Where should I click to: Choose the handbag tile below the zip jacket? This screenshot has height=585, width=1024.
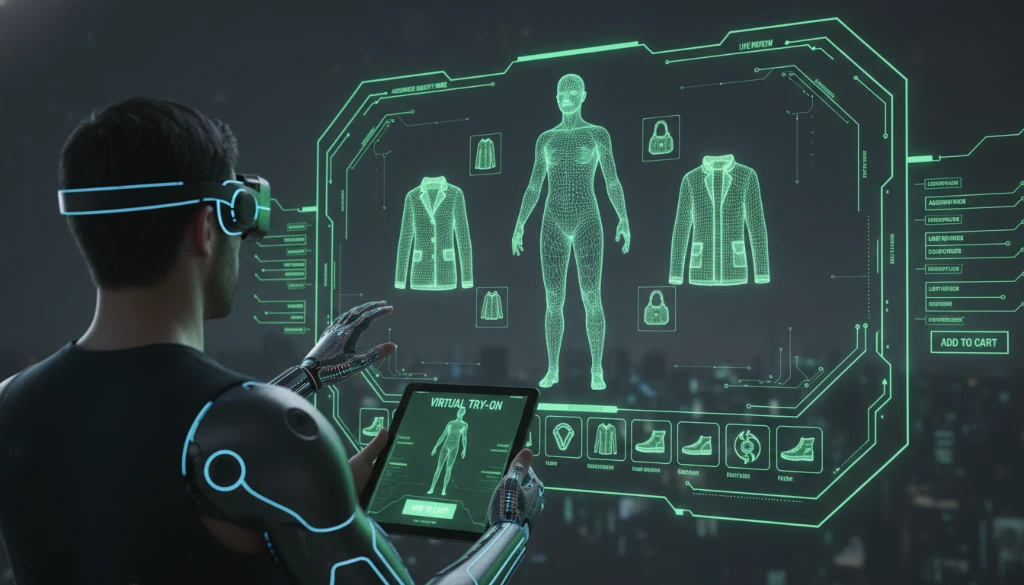657,307
